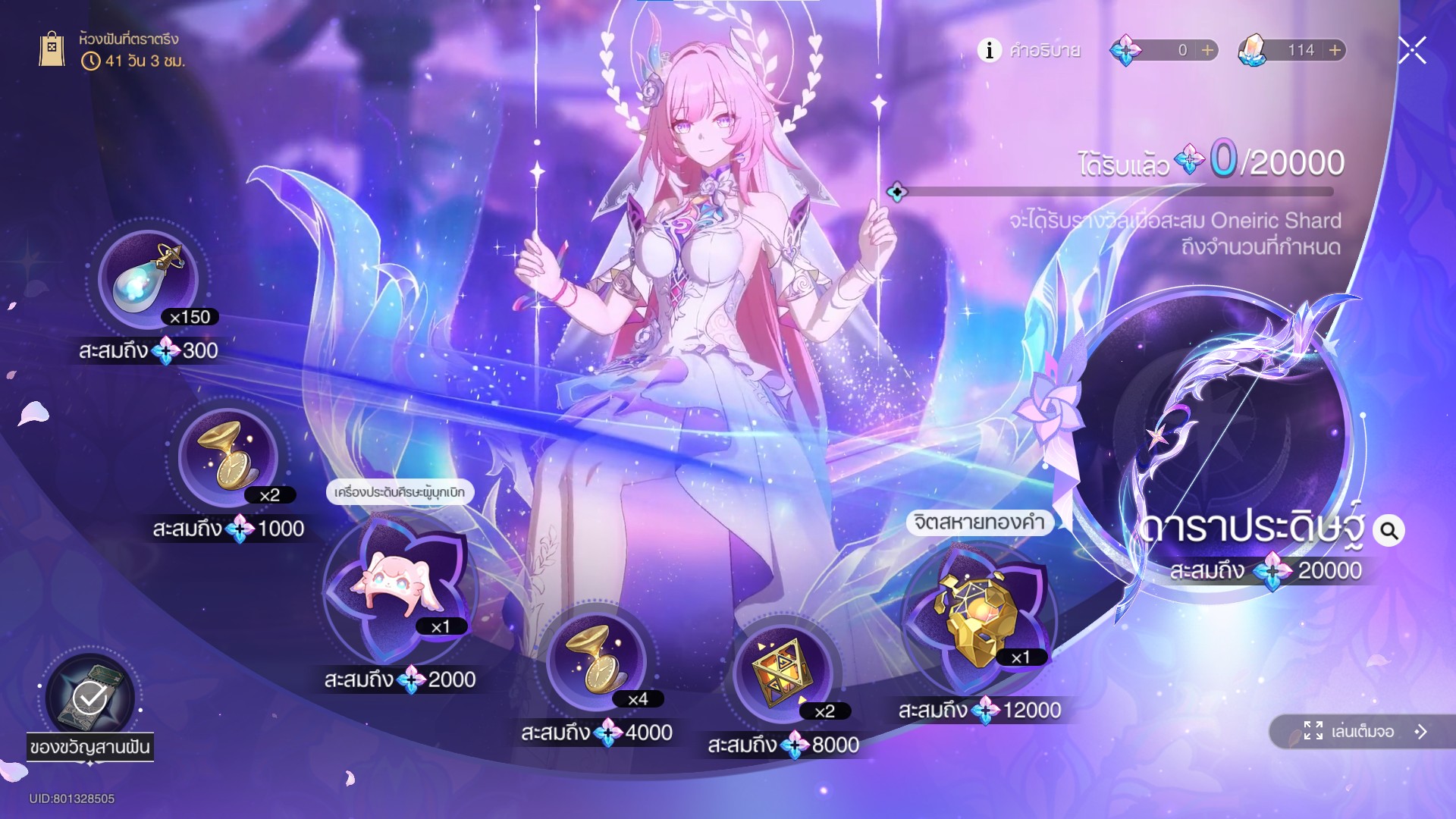Select the x2 golden cube reward at 8000
This screenshot has width=1456, height=819.
click(782, 673)
